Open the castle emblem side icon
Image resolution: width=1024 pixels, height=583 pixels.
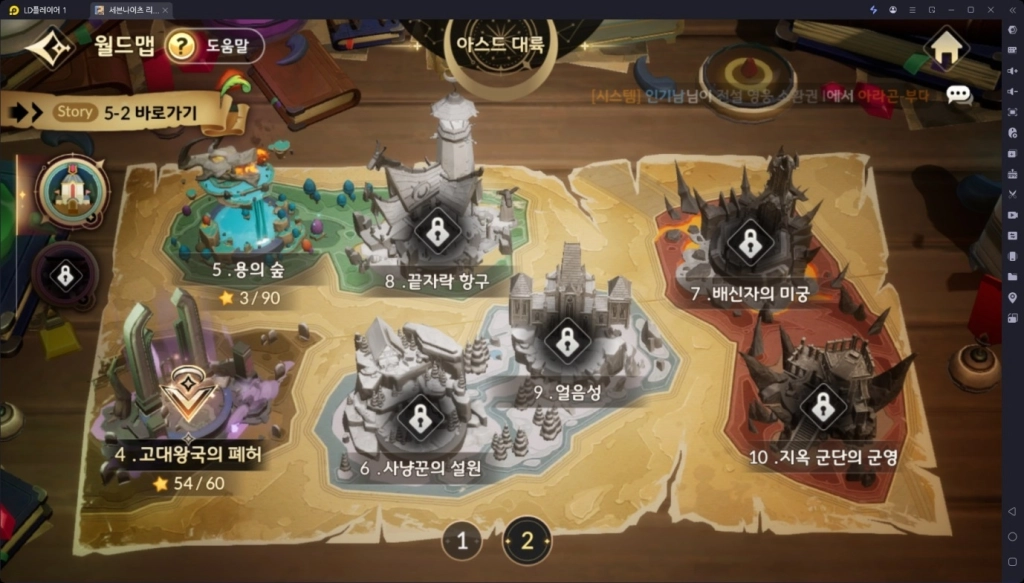point(72,192)
